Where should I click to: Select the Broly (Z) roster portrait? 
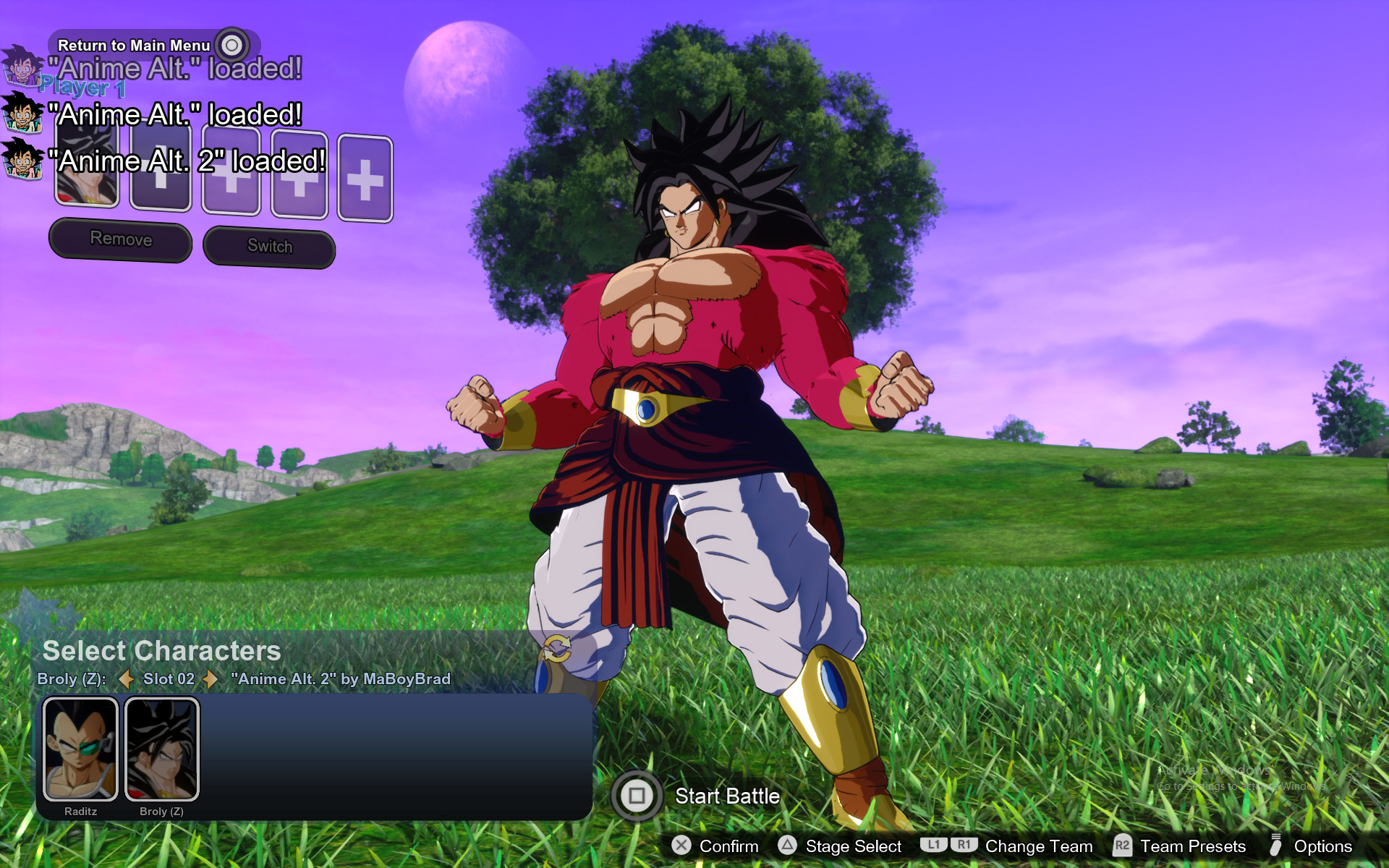click(x=162, y=749)
